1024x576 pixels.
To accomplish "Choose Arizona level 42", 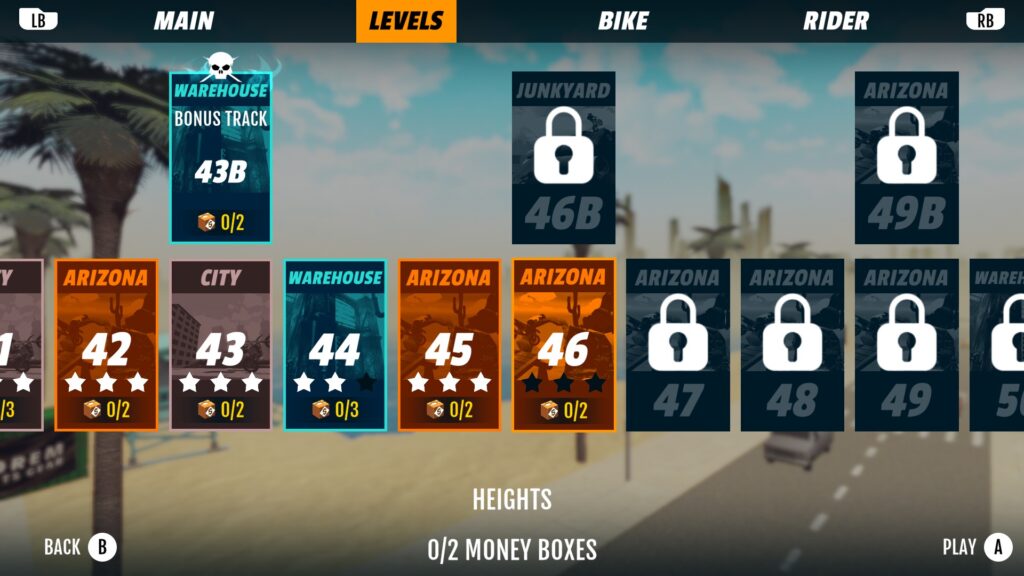I will click(x=106, y=345).
